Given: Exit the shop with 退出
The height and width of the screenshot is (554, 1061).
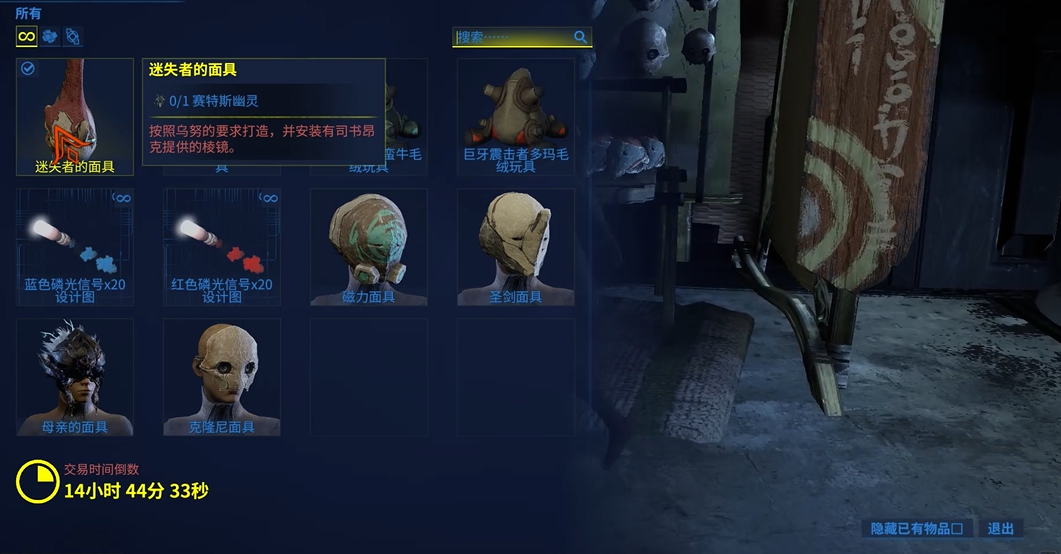Looking at the screenshot, I should 1000,528.
